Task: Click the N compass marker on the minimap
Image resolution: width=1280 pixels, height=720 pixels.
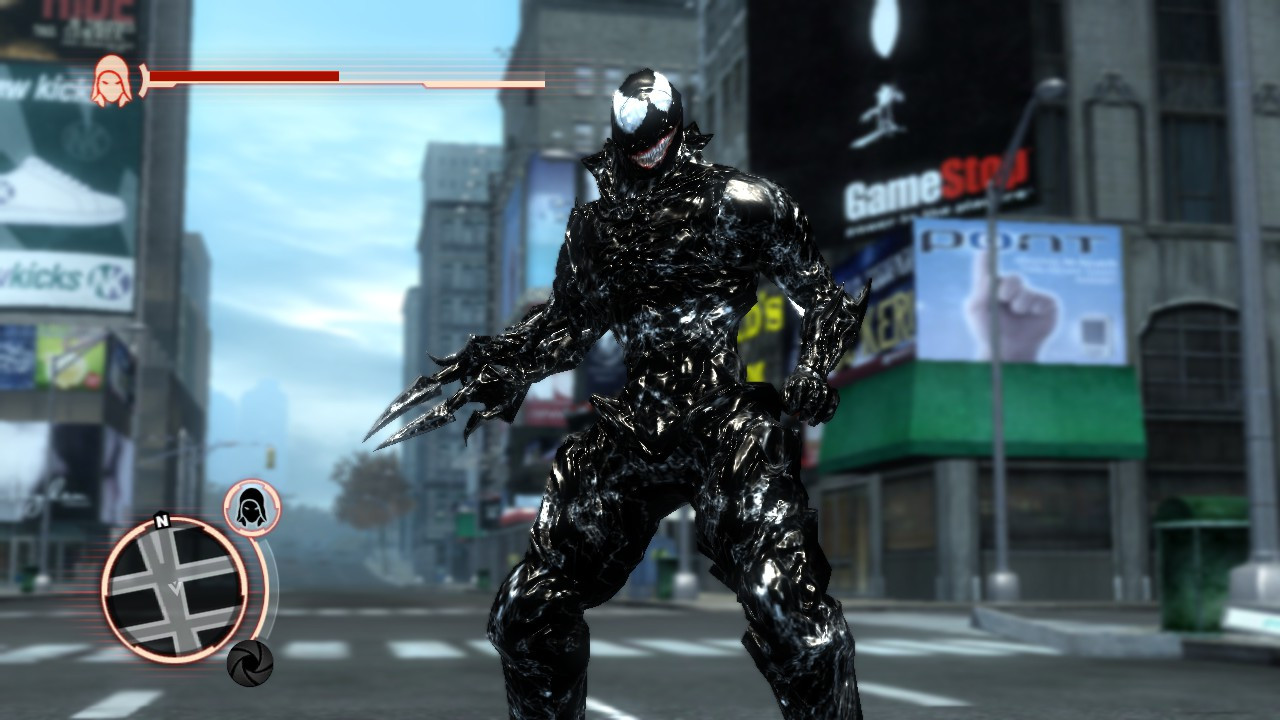Action: tap(162, 522)
